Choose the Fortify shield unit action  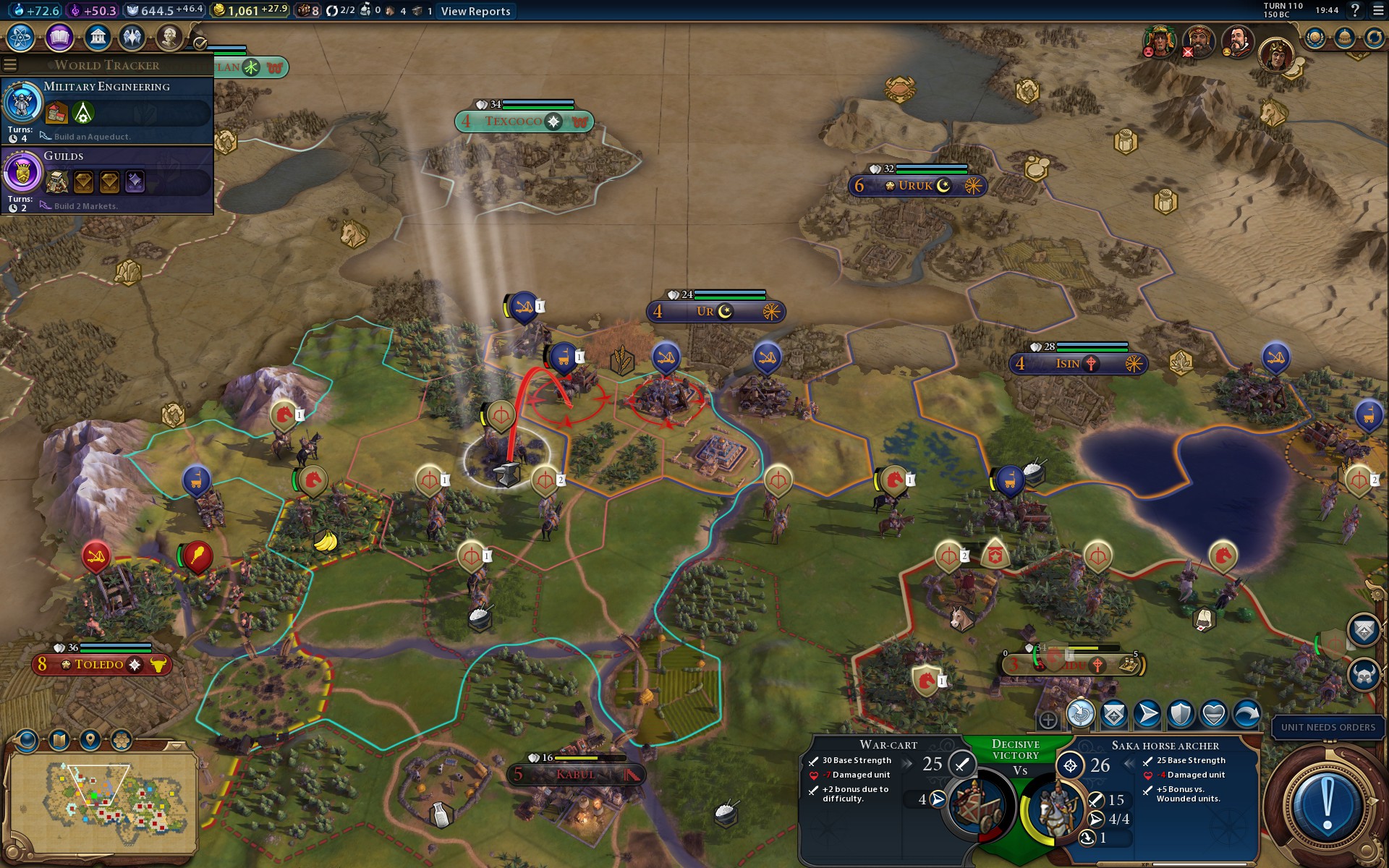click(x=1180, y=715)
